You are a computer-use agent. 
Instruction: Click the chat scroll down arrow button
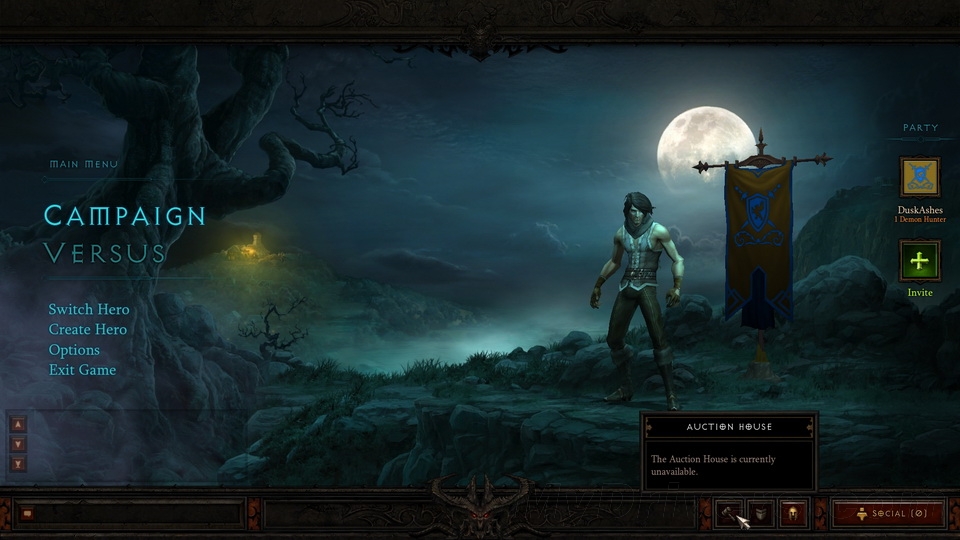tap(17, 443)
